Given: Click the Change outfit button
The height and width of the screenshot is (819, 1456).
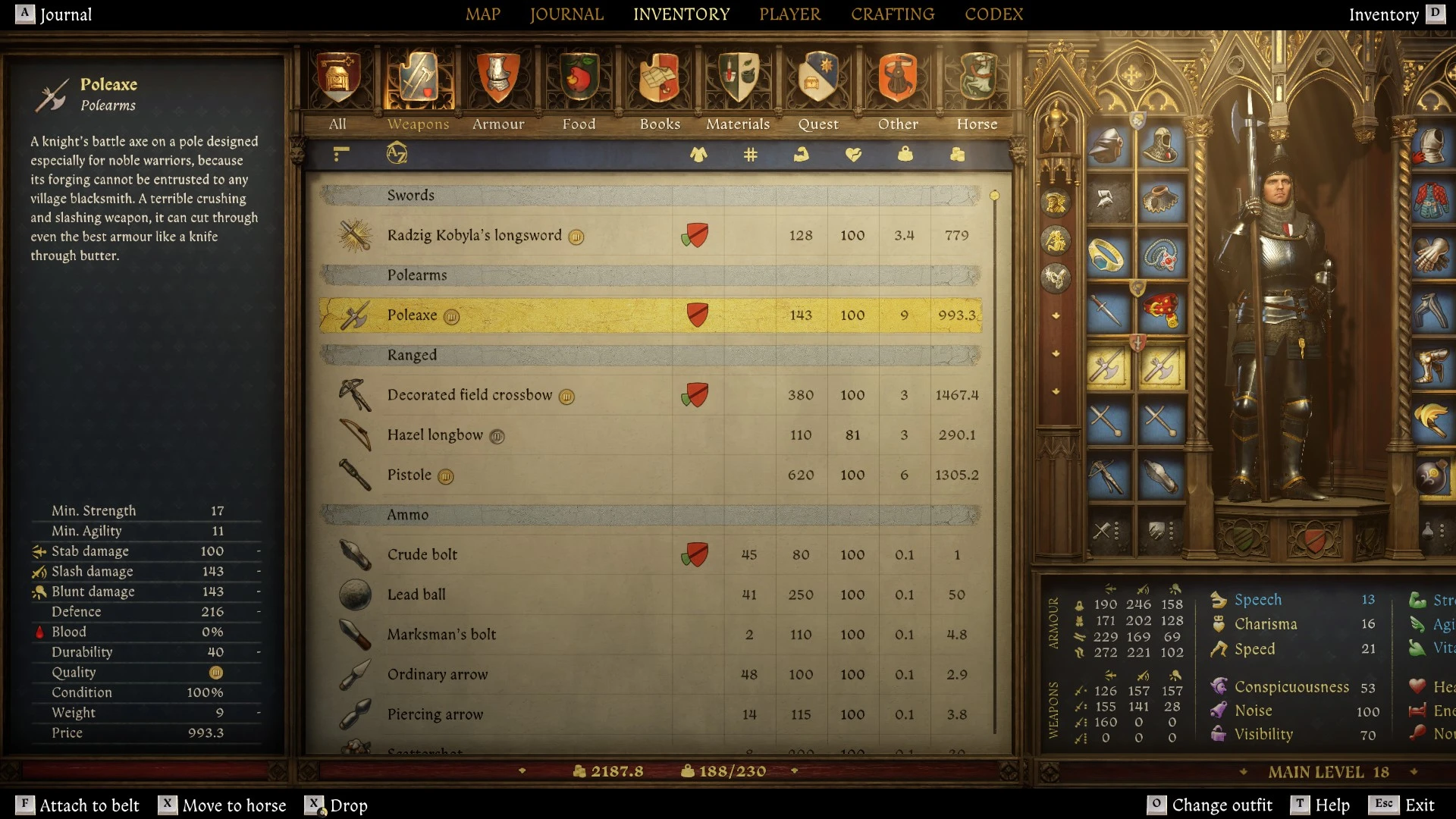Looking at the screenshot, I should click(1222, 805).
